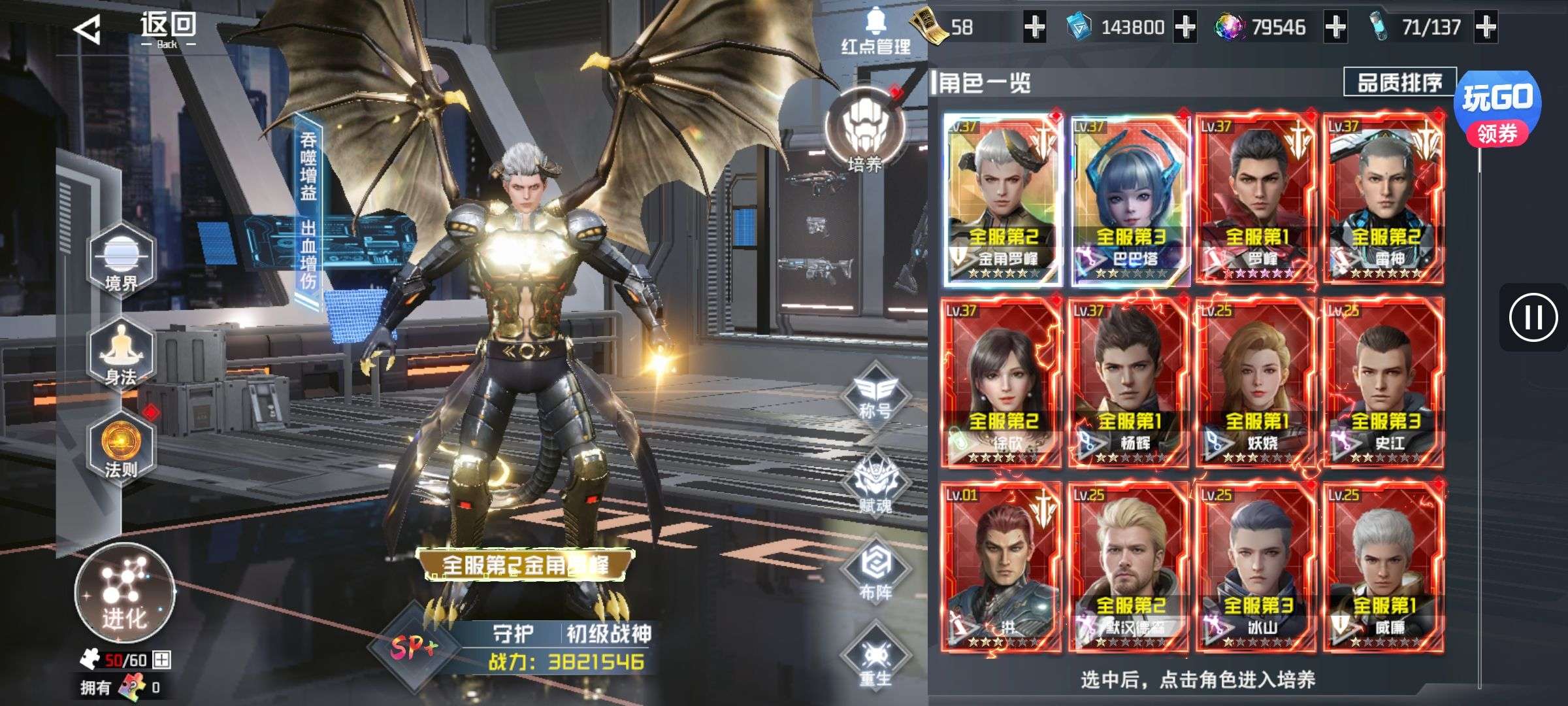
Task: Choose the 徐欣 character card
Action: coord(1001,382)
